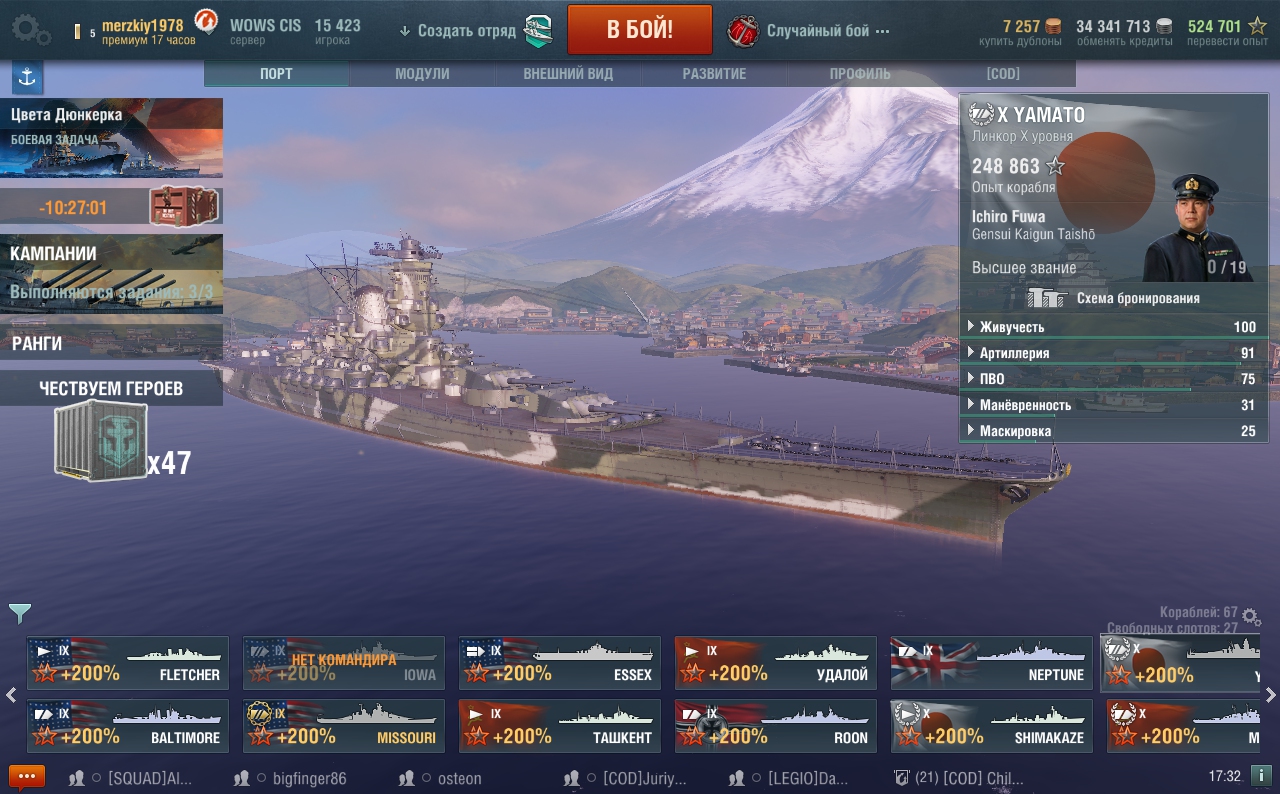The width and height of the screenshot is (1280, 794).
Task: Select the Fletcher ship in carousel
Action: [x=128, y=663]
